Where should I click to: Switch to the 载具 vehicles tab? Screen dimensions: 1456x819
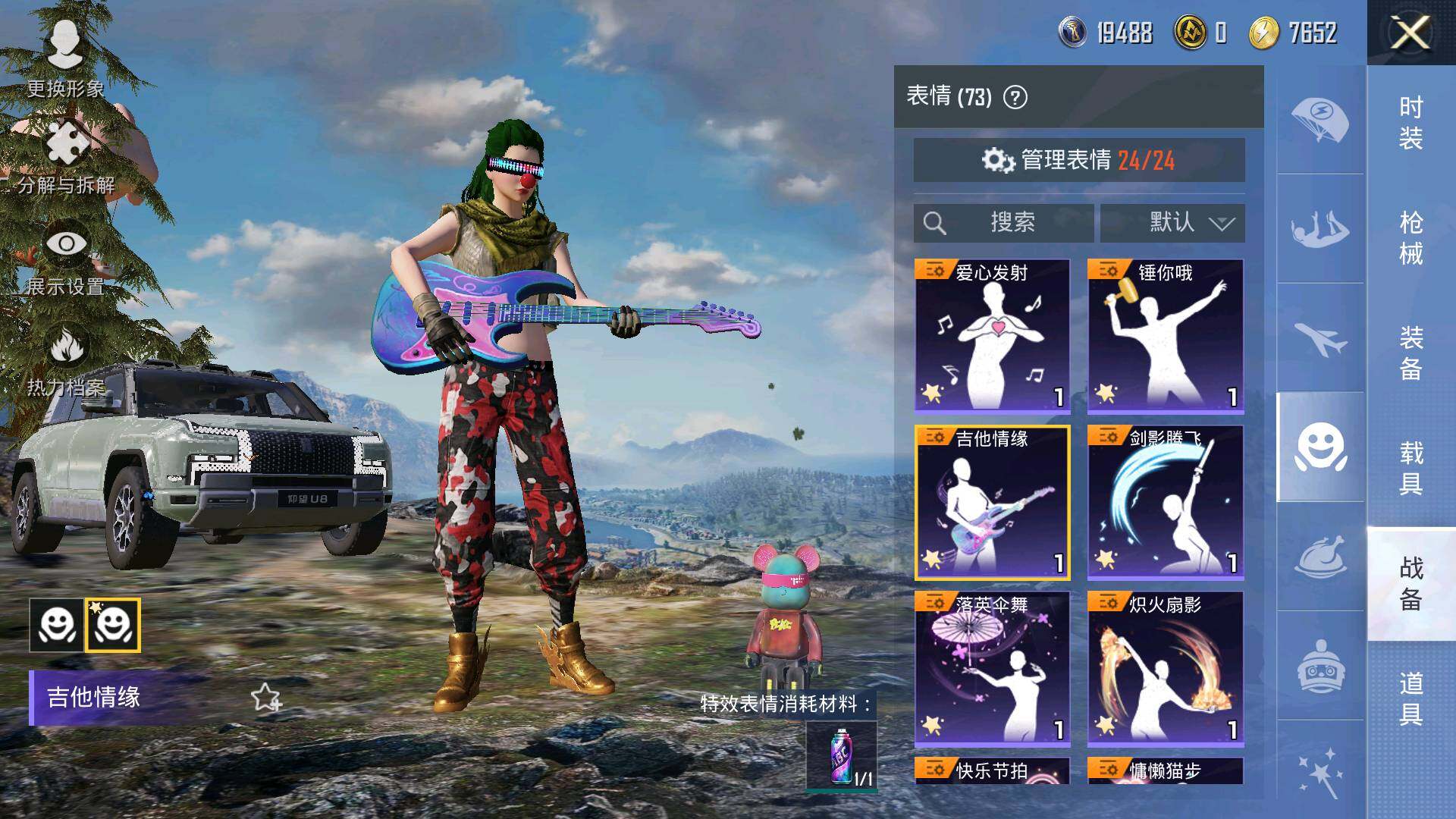pos(1410,469)
